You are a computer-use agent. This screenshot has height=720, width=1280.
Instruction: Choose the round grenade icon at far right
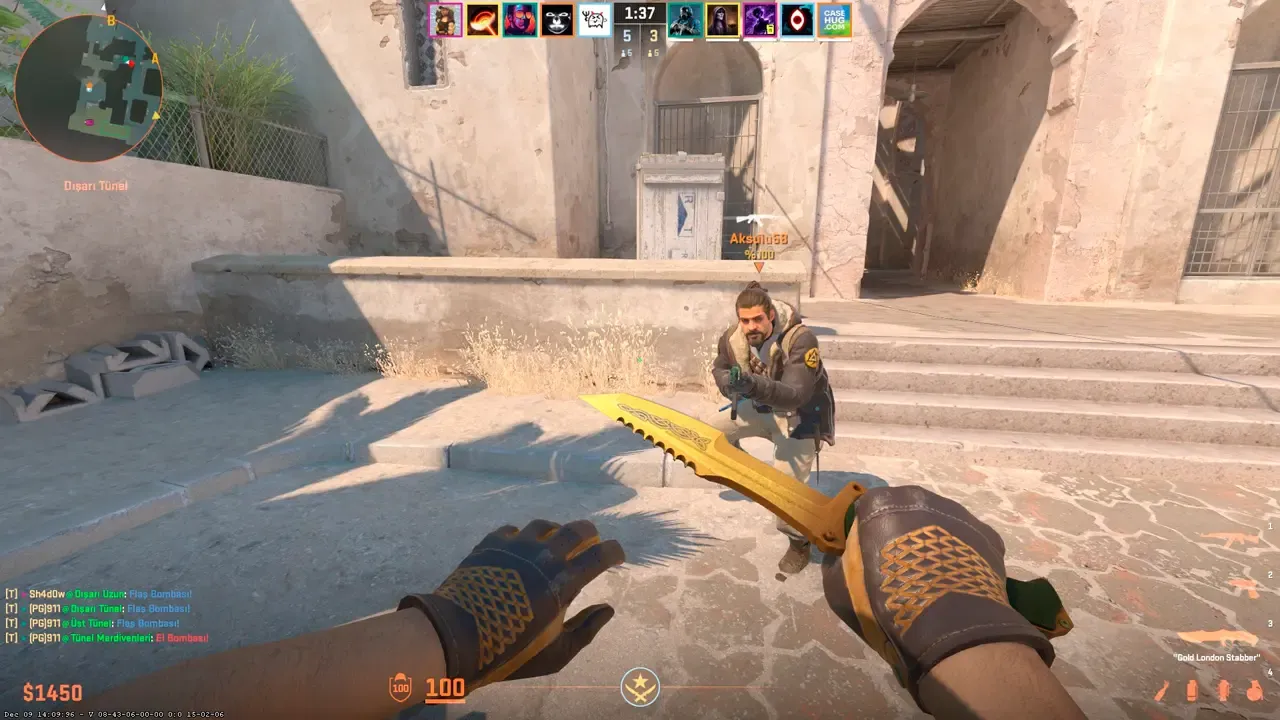point(1254,690)
